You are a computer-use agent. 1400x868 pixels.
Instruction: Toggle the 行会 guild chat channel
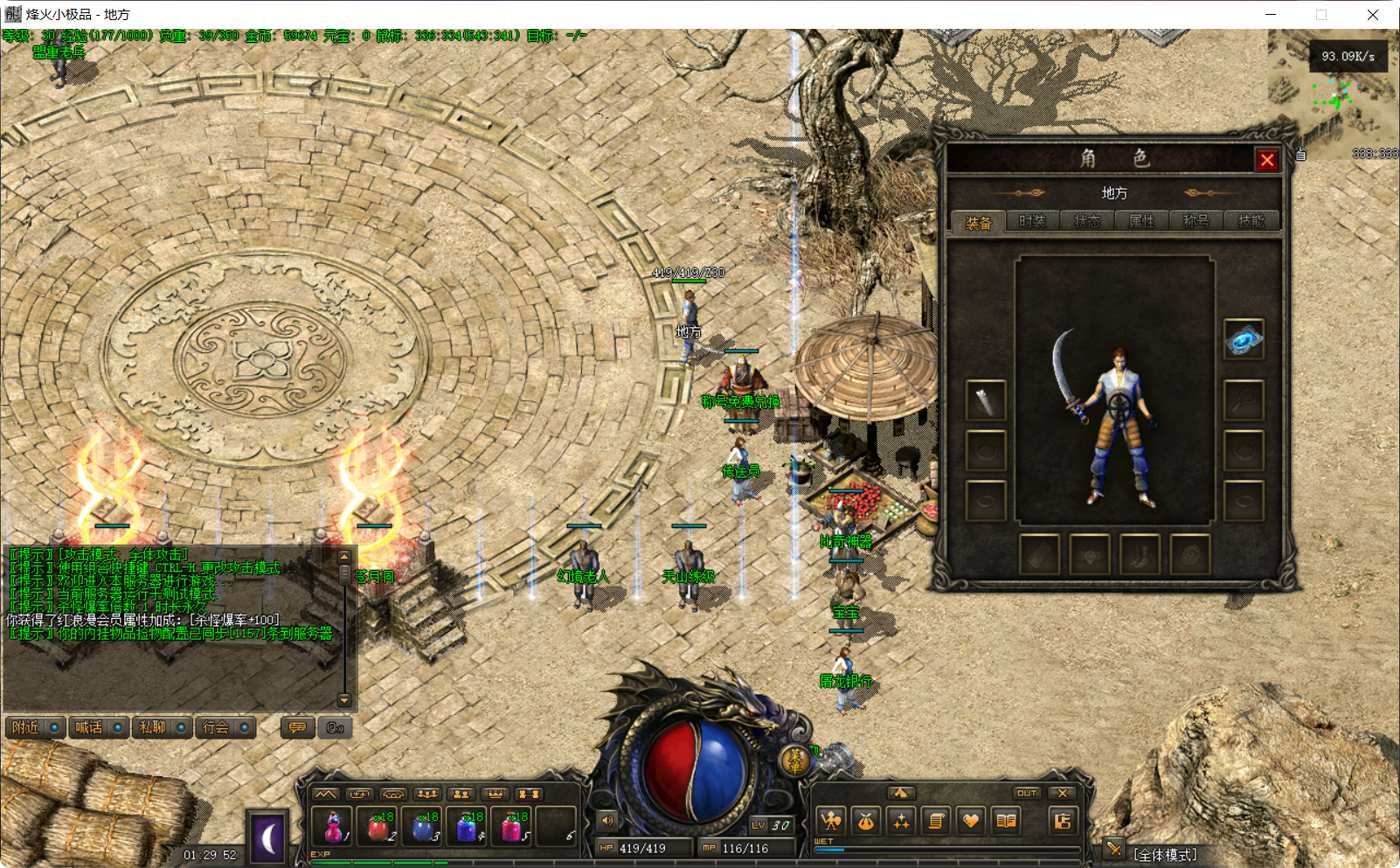tap(225, 727)
